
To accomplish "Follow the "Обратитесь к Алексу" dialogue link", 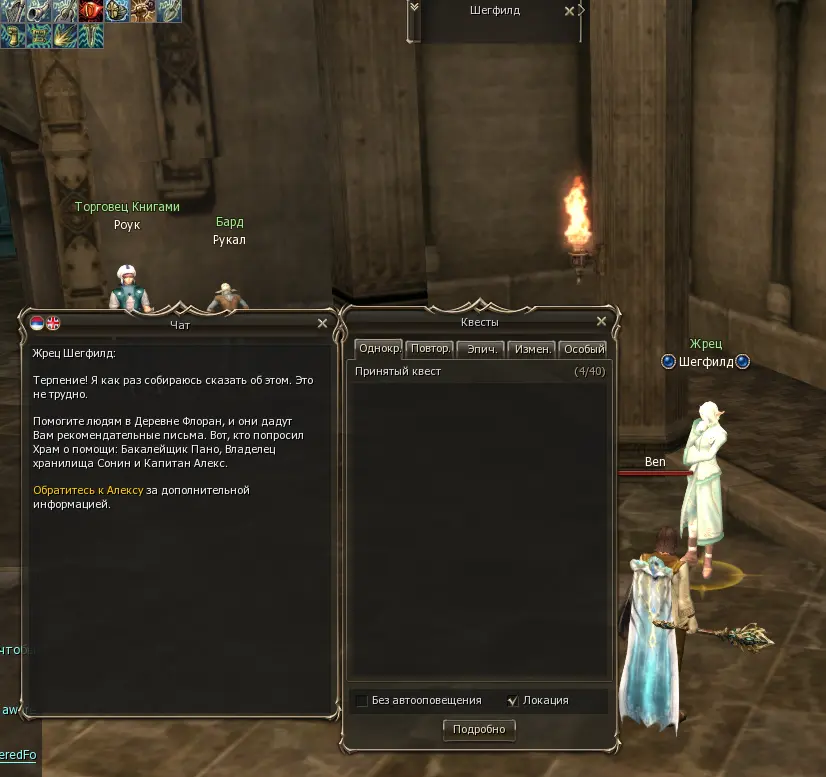I will [87, 490].
